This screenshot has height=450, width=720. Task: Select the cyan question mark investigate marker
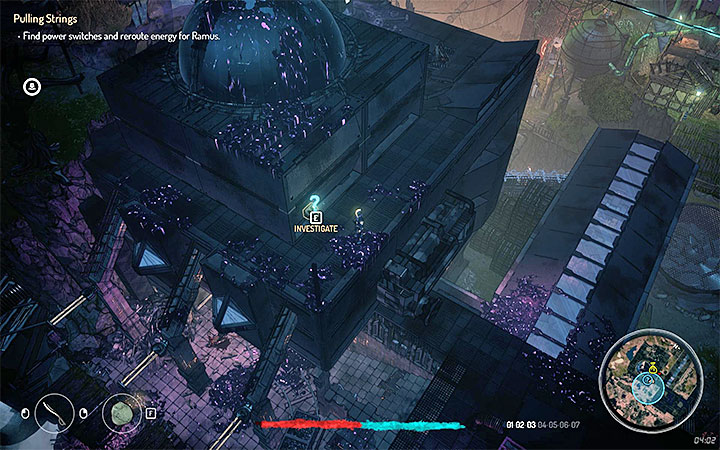pyautogui.click(x=316, y=202)
